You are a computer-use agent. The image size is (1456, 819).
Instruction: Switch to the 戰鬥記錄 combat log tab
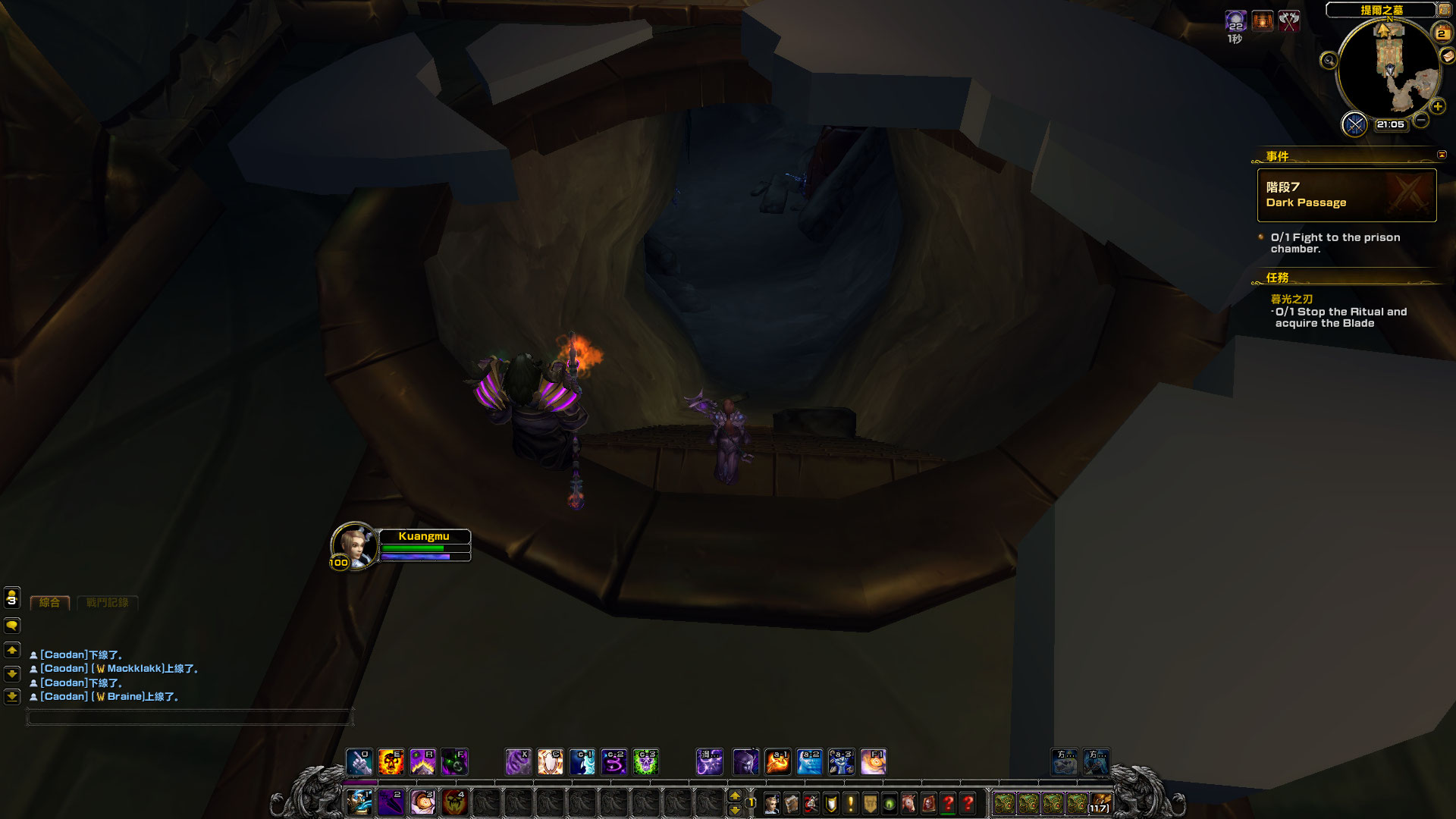[107, 603]
